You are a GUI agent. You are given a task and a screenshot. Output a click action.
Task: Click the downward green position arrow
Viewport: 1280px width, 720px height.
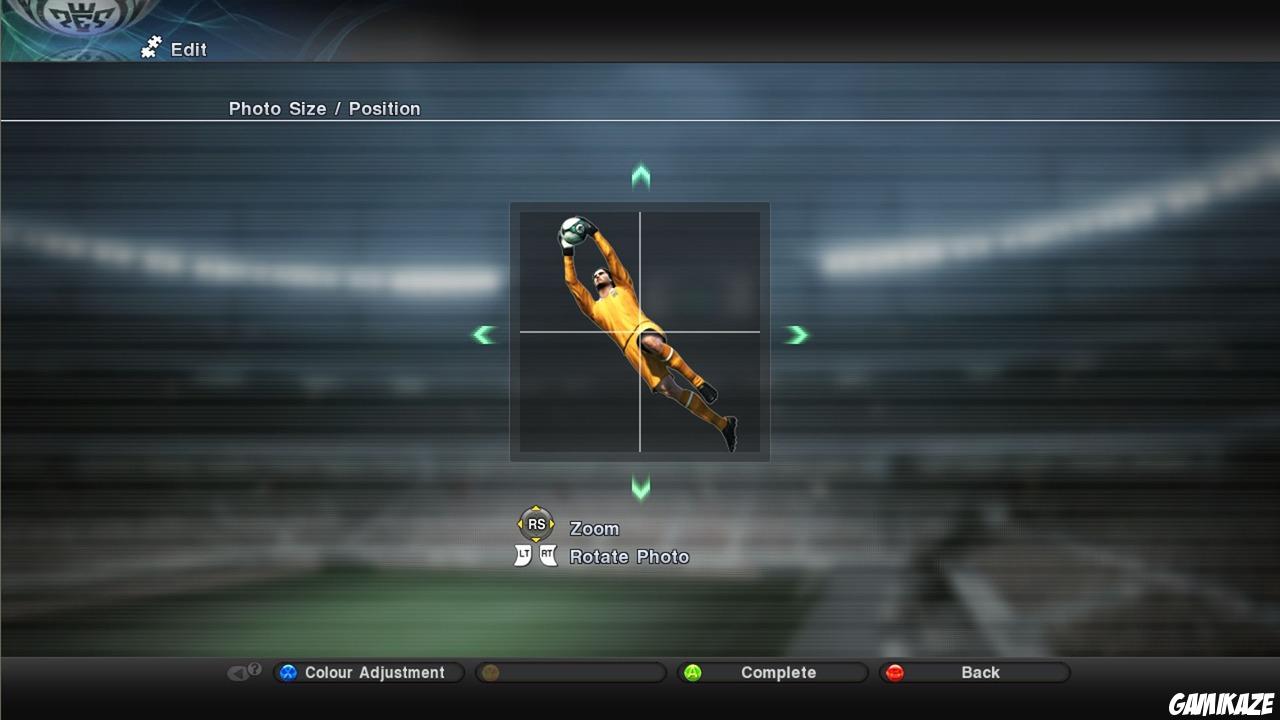pyautogui.click(x=640, y=489)
